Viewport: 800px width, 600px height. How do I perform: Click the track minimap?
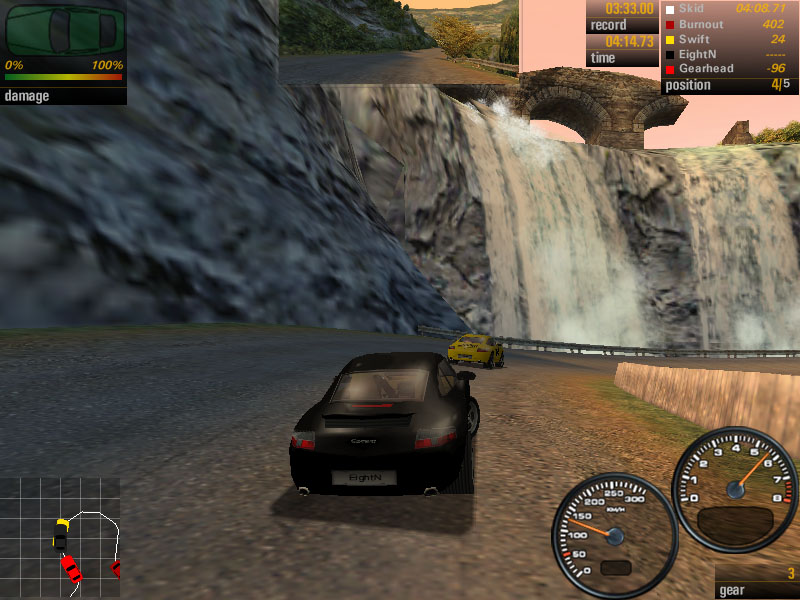[x=60, y=538]
